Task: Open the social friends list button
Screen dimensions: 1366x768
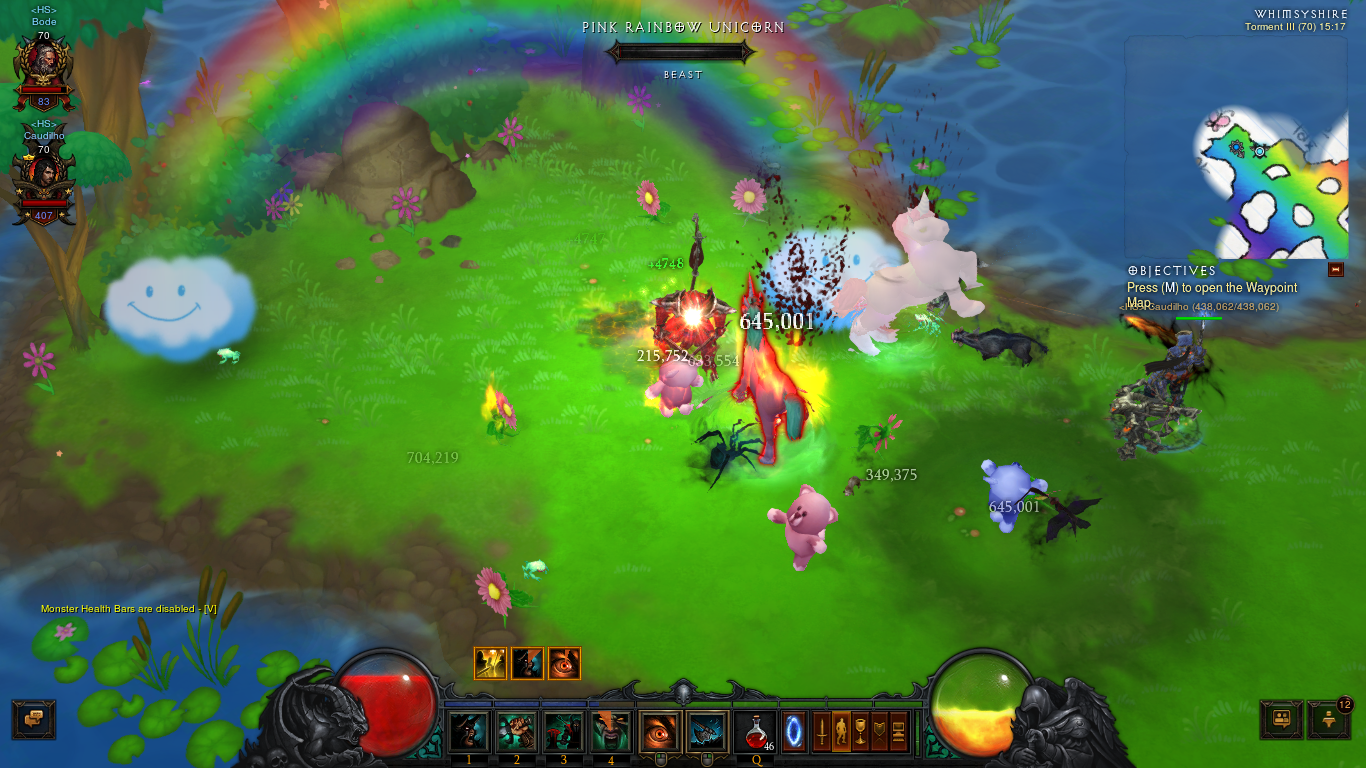Action: tap(1281, 719)
